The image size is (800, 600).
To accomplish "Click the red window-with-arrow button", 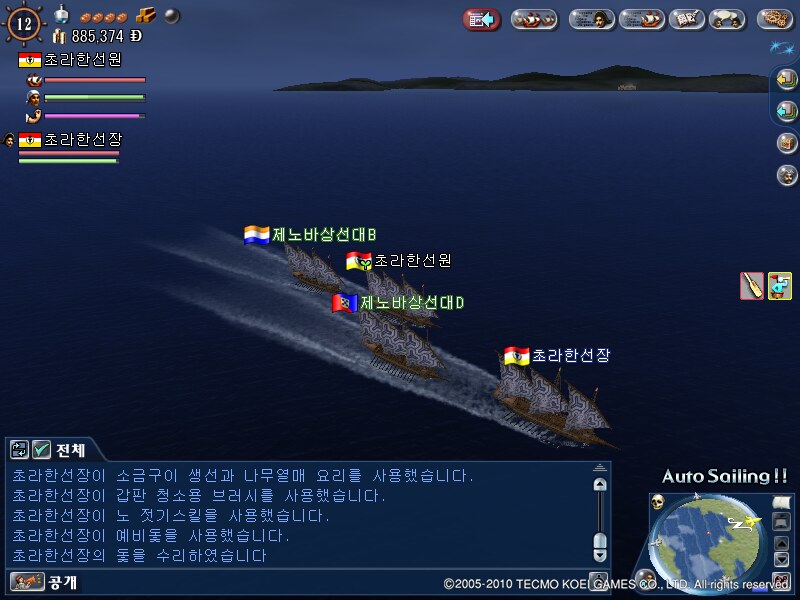I will coord(481,19).
